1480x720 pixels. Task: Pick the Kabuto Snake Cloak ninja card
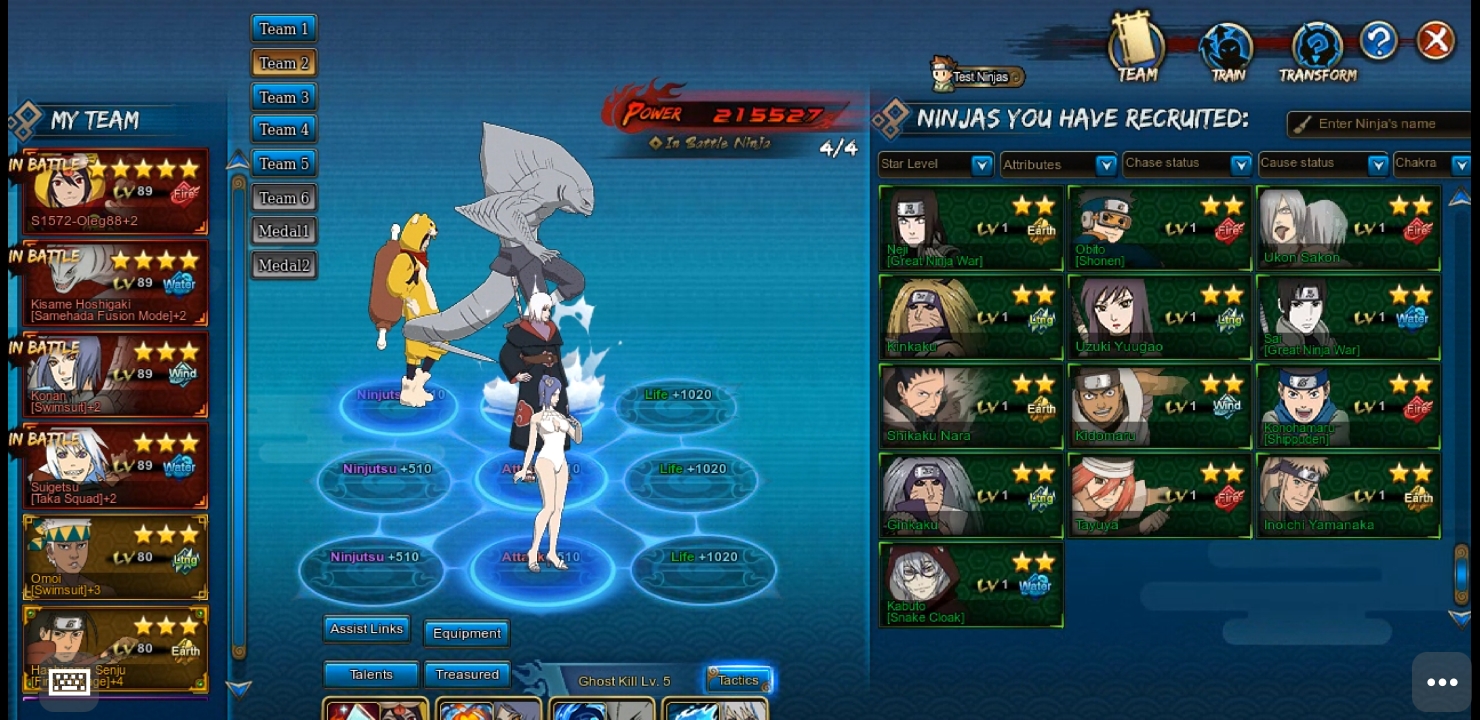[x=970, y=585]
